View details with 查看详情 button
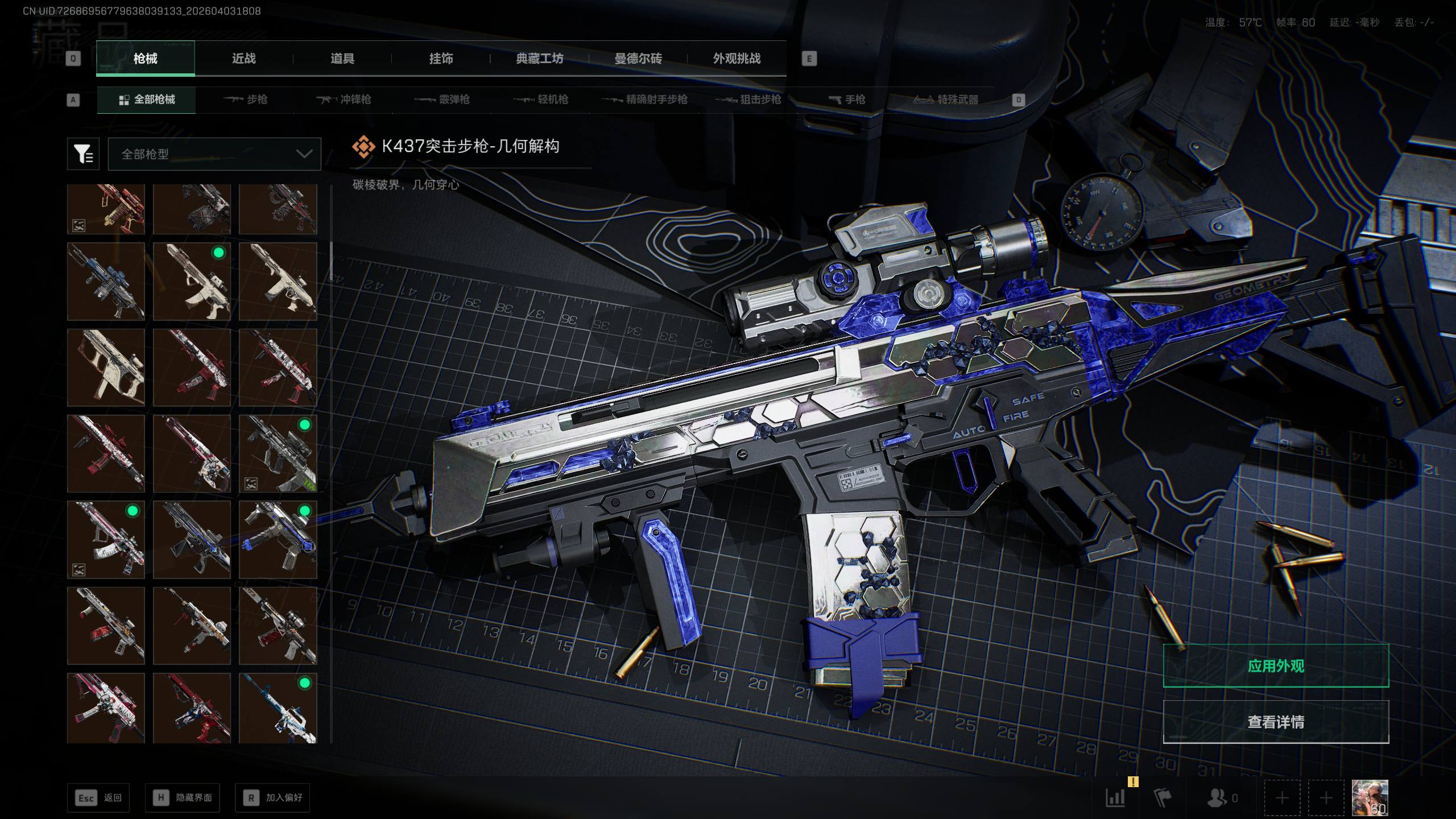Screen dimensions: 1456x819 [x=1276, y=722]
